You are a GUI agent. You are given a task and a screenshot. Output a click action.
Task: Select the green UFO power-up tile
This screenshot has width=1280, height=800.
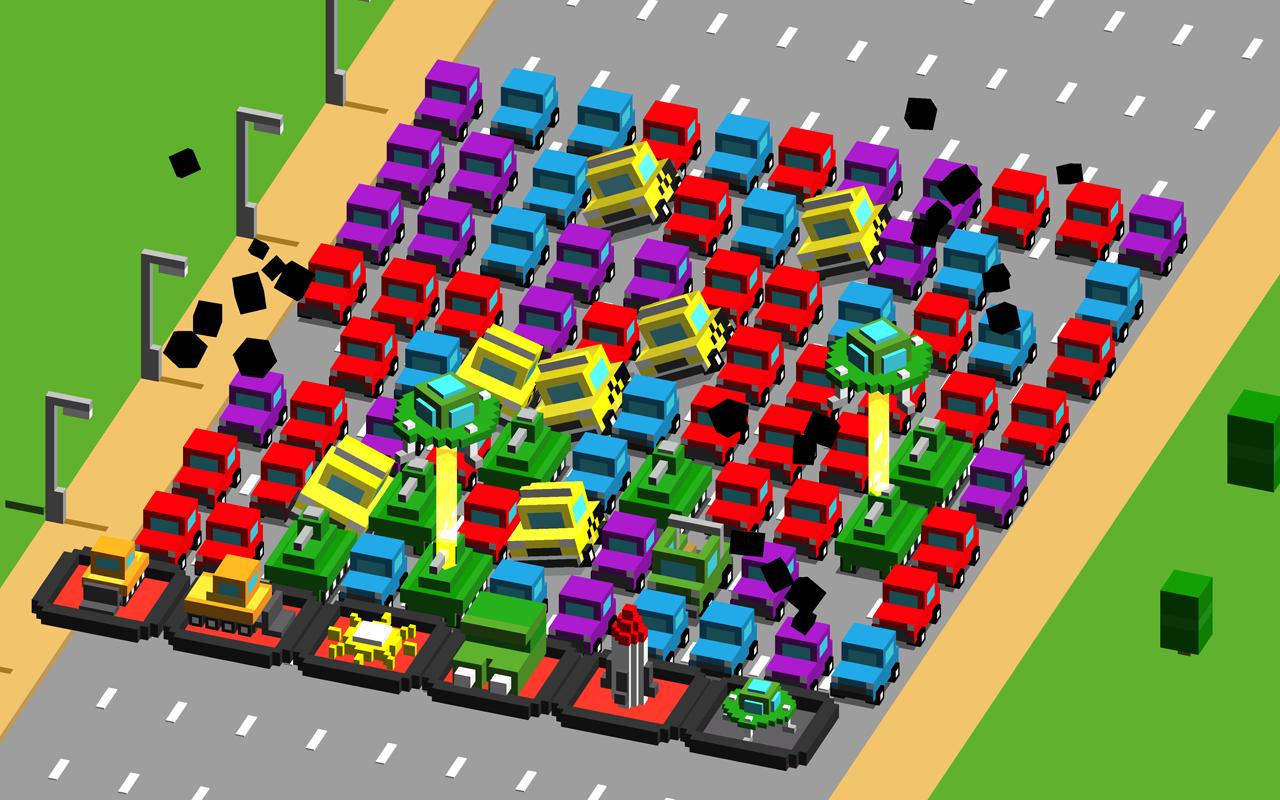760,708
